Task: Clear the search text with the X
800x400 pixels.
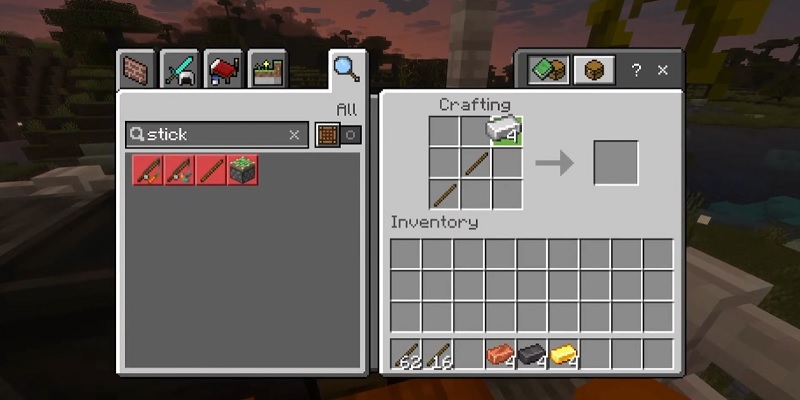Action: (294, 135)
